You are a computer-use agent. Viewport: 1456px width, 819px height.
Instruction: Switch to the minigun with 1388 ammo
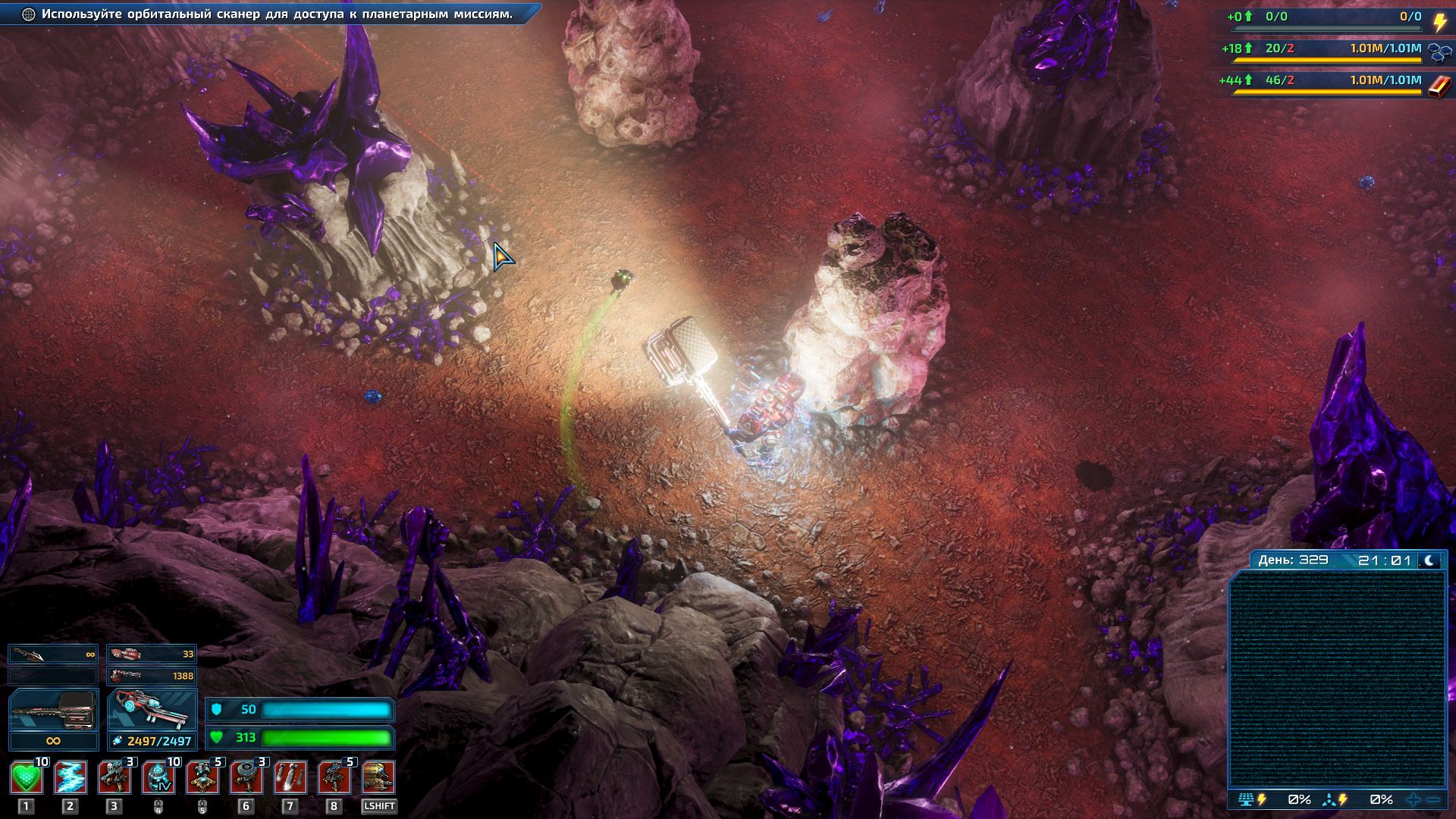coord(152,676)
